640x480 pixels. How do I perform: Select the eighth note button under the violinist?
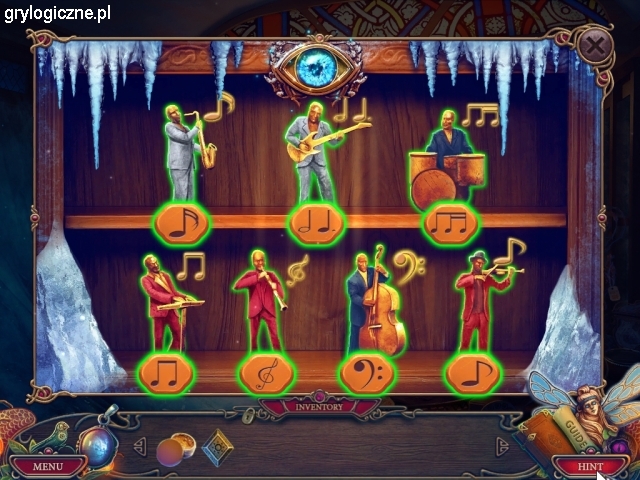click(x=472, y=373)
